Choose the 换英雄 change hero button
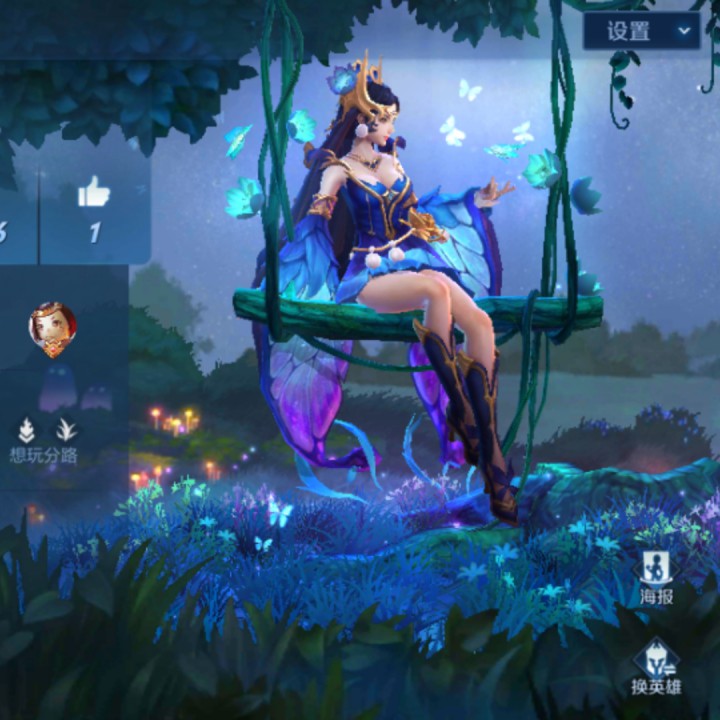Viewport: 720px width, 720px height. (655, 665)
